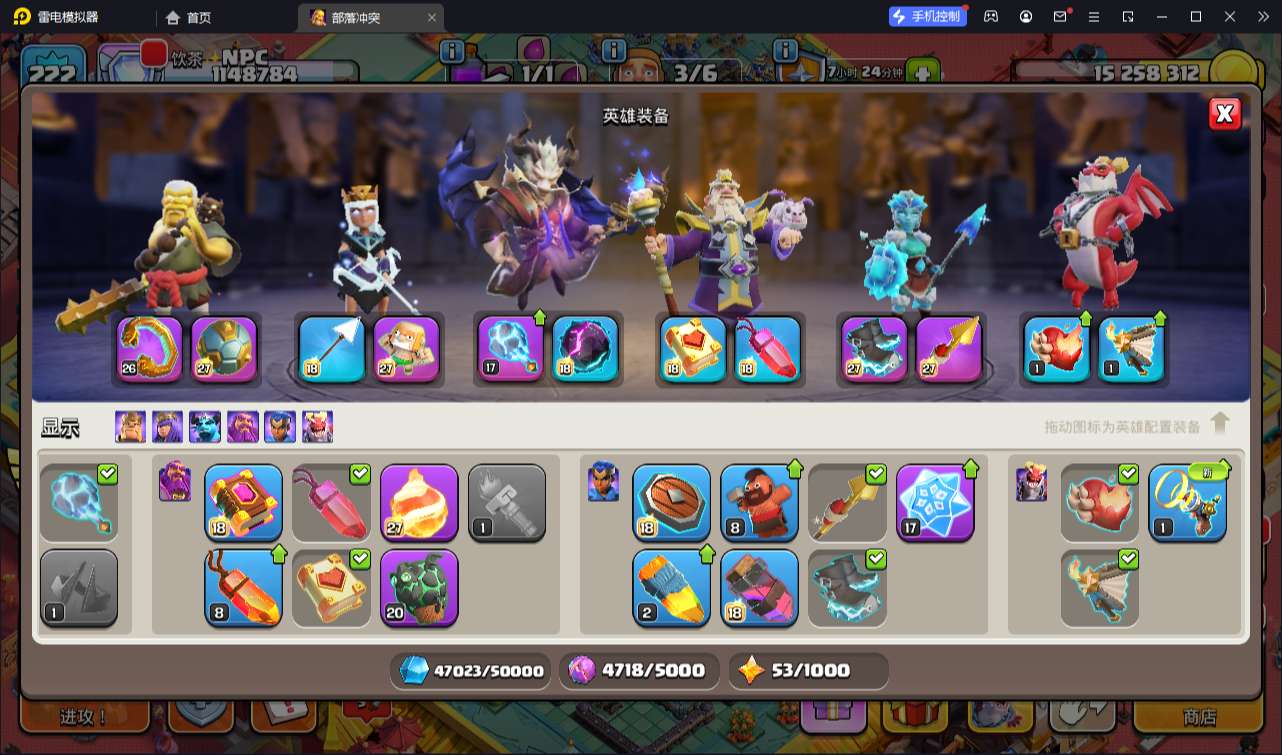Screen dimensions: 1282x755
Task: Select the Frozen Arrow equipped slot
Action: pyautogui.click(x=332, y=350)
